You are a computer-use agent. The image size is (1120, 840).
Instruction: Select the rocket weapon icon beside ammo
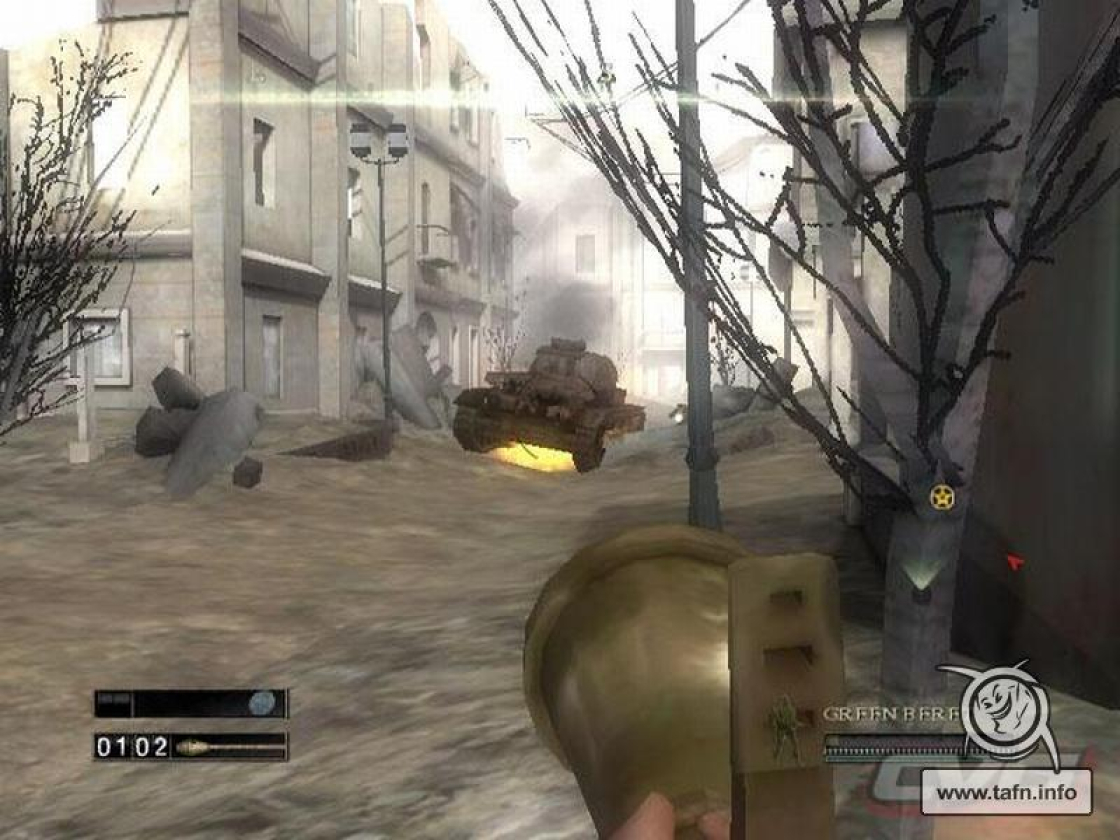[228, 746]
